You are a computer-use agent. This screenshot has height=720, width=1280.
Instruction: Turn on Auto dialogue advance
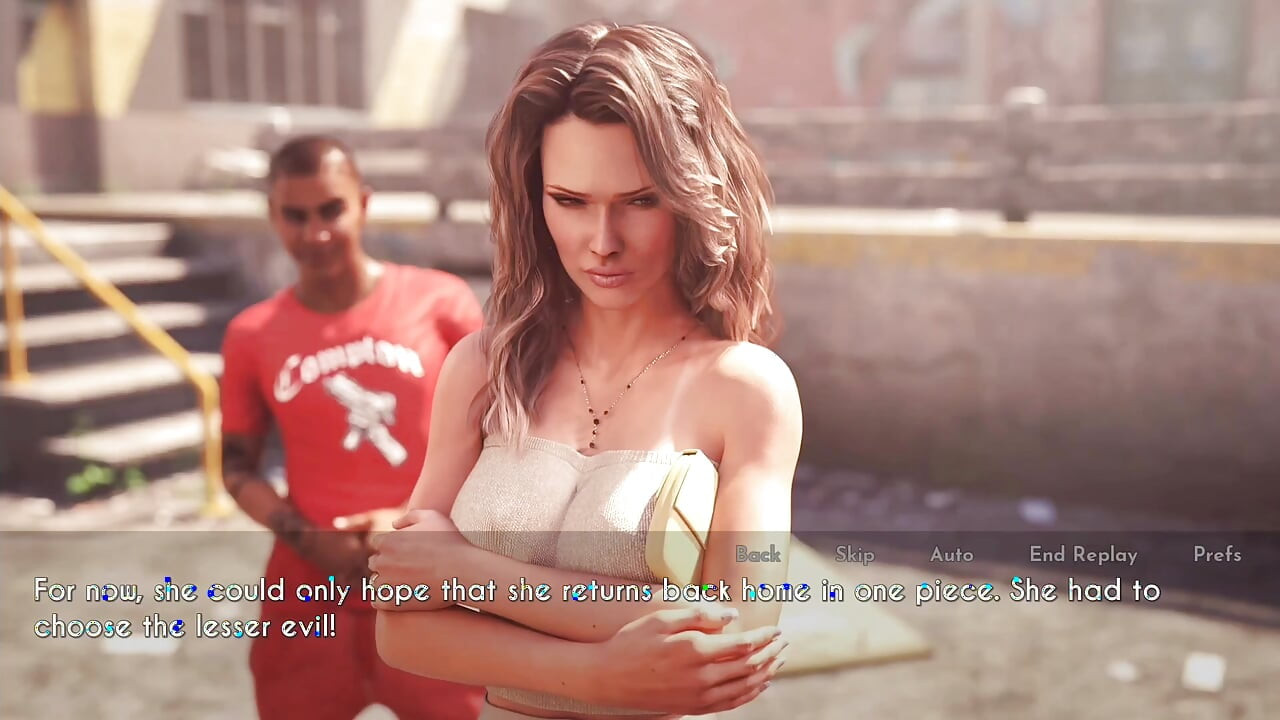tap(951, 554)
